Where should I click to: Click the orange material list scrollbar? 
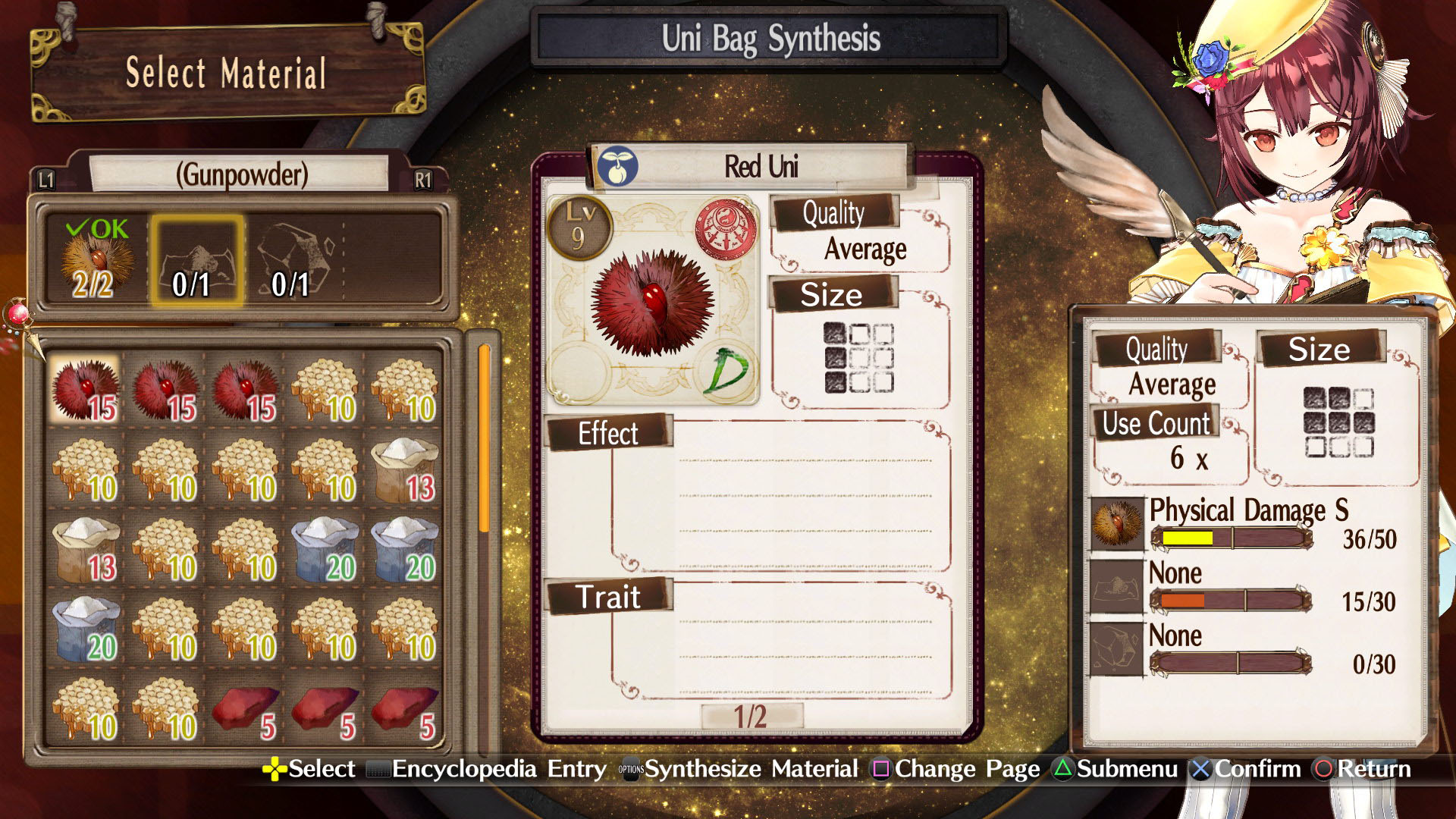coord(484,438)
